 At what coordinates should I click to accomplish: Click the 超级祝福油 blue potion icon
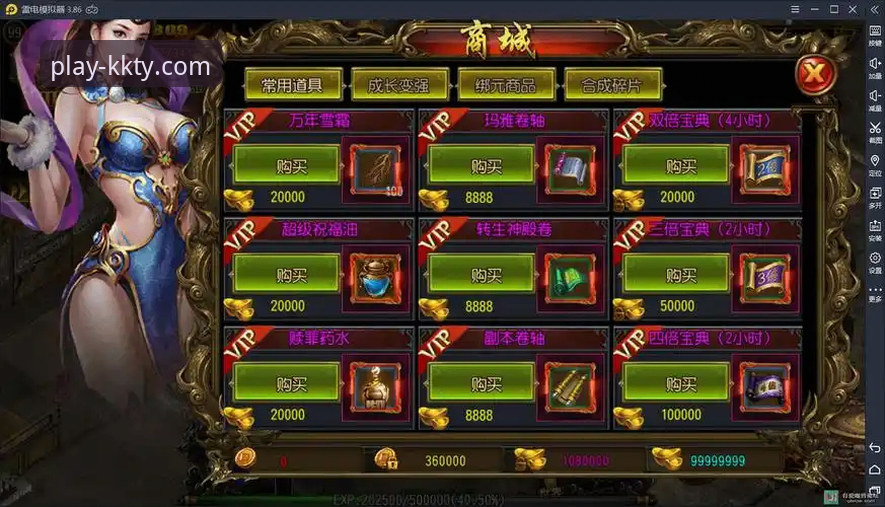[374, 277]
